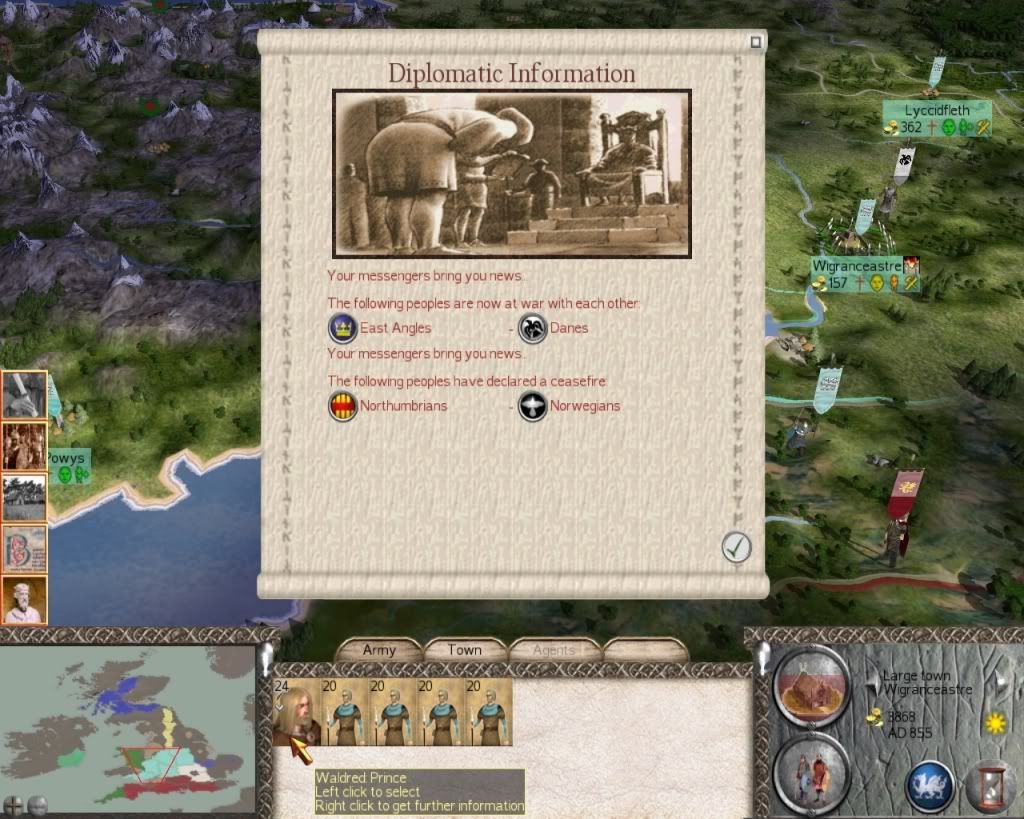Open the armoured soldiers event notification
Image resolution: width=1024 pixels, height=819 pixels.
pos(24,446)
